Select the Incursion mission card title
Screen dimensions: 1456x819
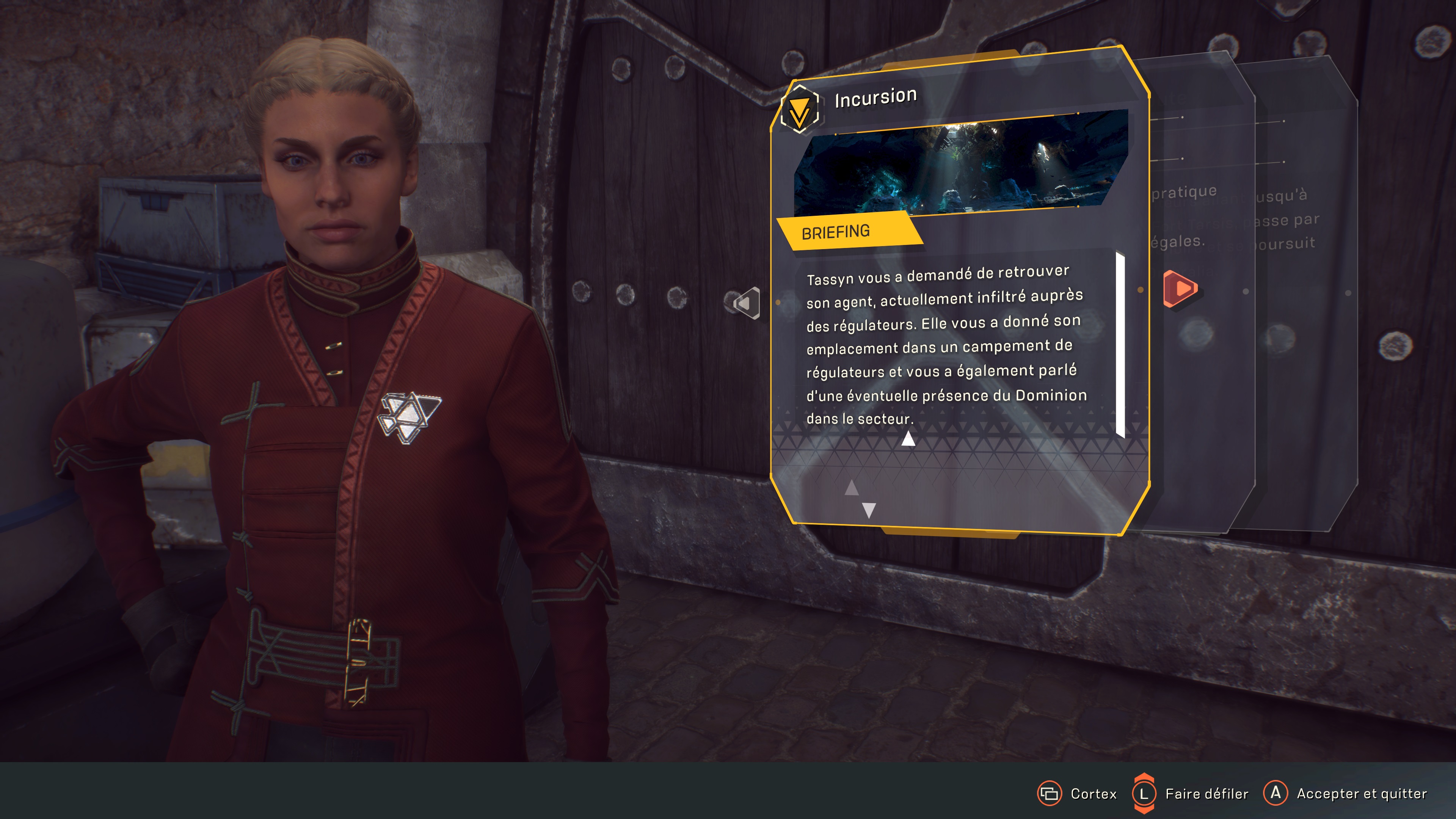point(875,98)
